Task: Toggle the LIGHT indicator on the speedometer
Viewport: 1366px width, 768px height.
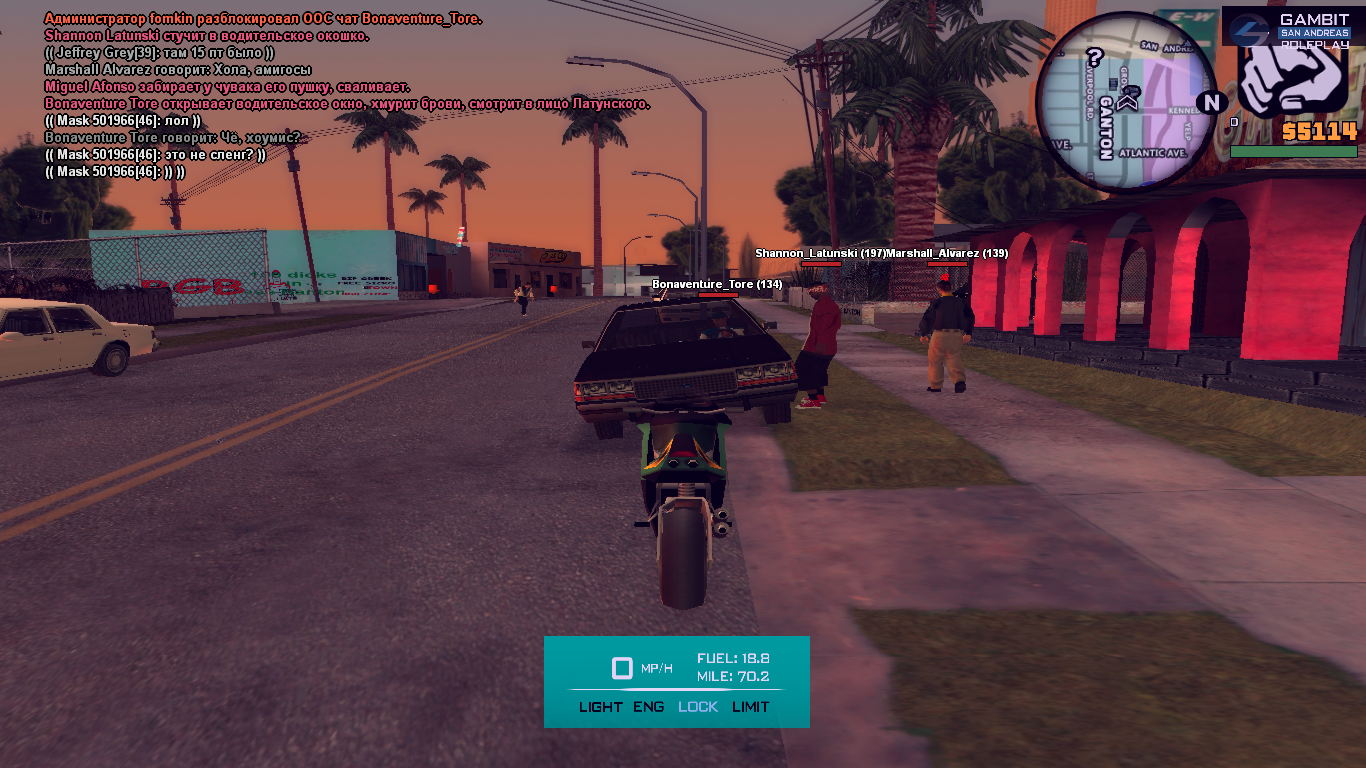Action: [x=600, y=707]
